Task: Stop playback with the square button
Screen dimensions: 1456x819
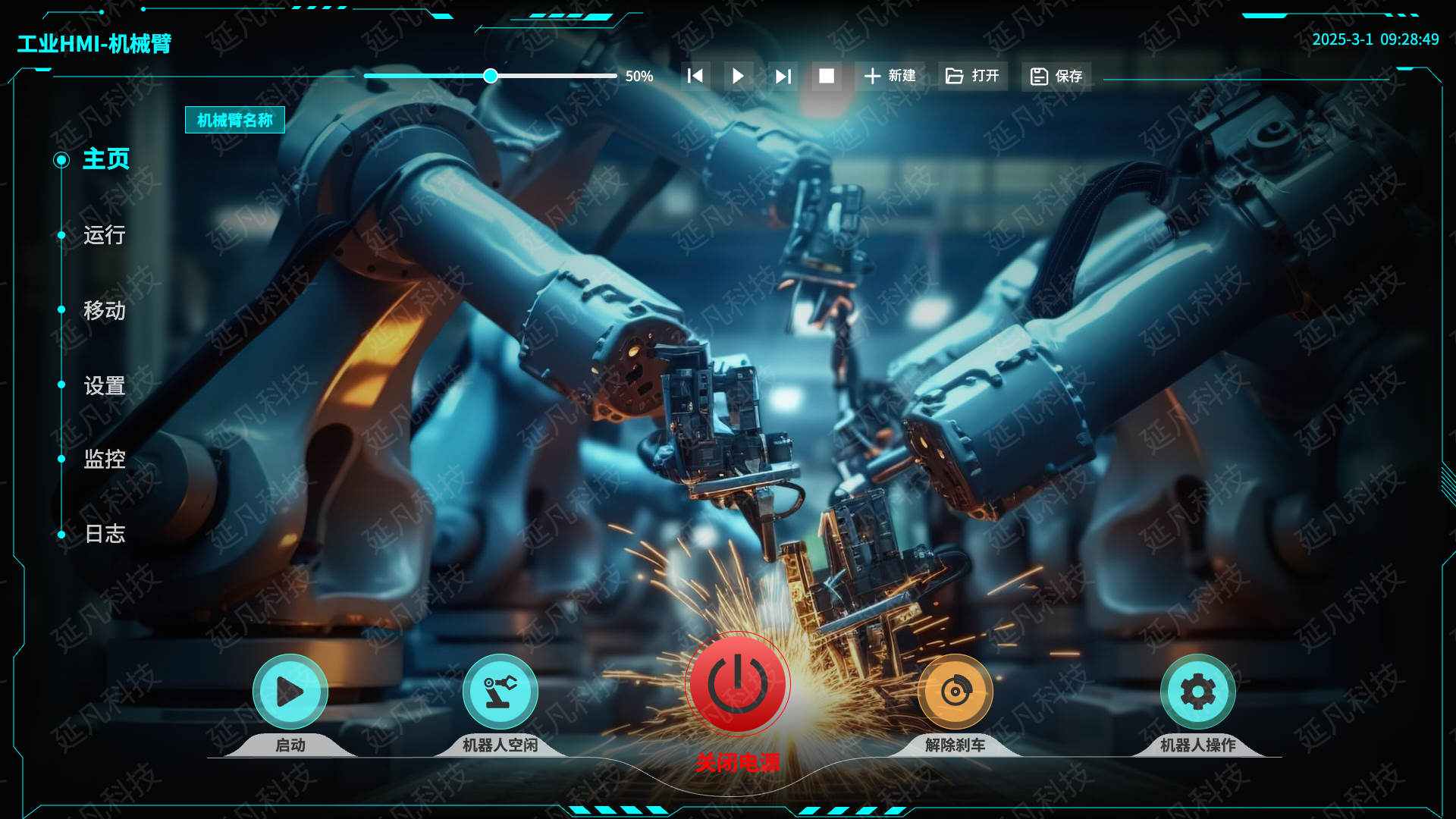Action: click(x=827, y=76)
